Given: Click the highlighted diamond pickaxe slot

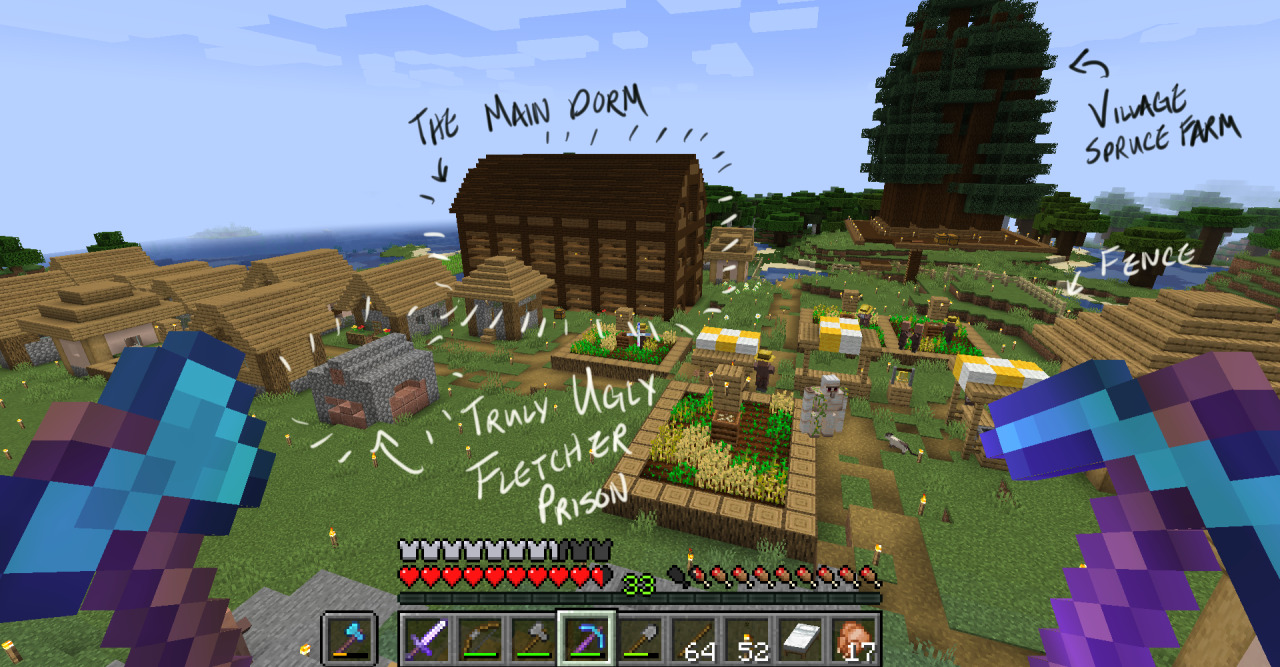Looking at the screenshot, I should [583, 638].
